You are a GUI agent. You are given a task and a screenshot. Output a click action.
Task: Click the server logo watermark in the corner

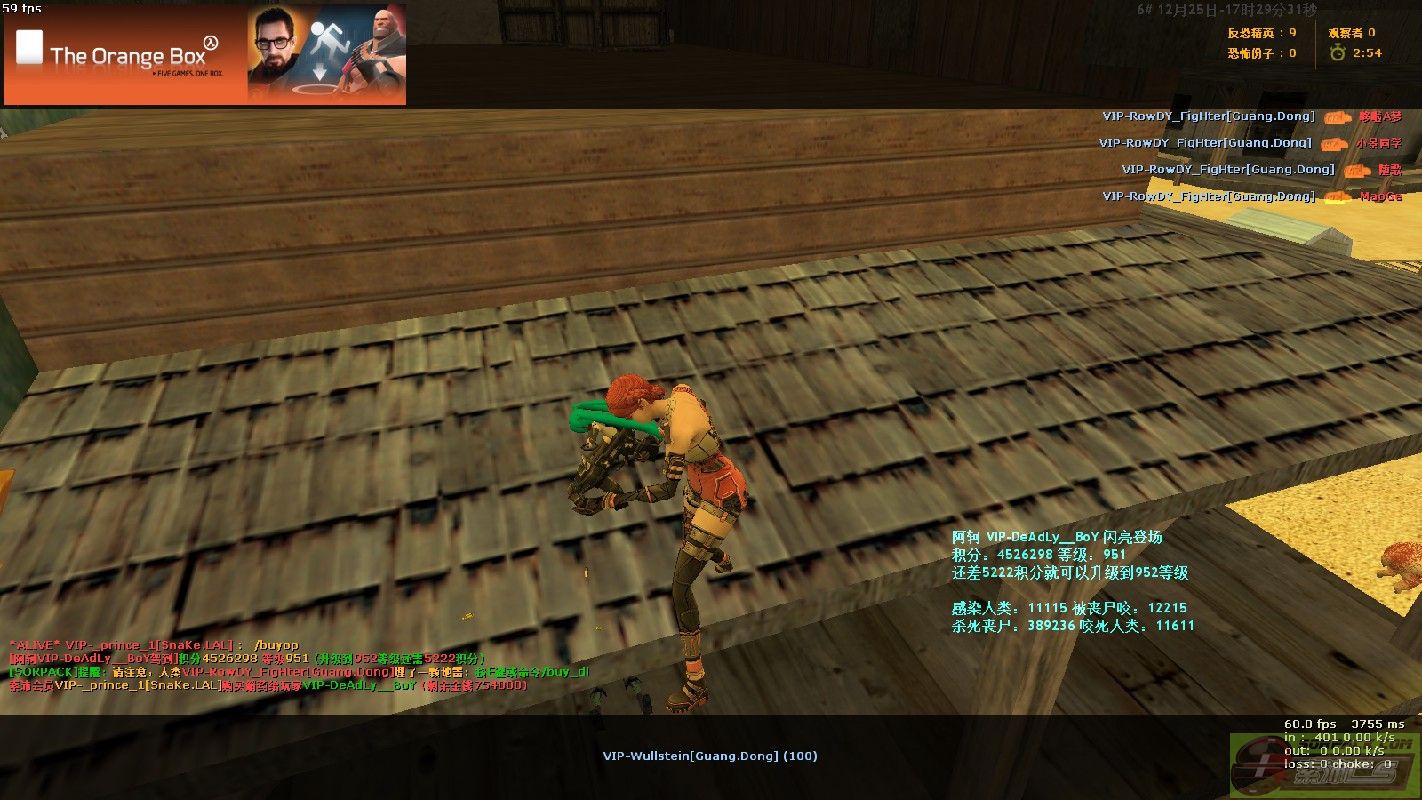point(1324,767)
